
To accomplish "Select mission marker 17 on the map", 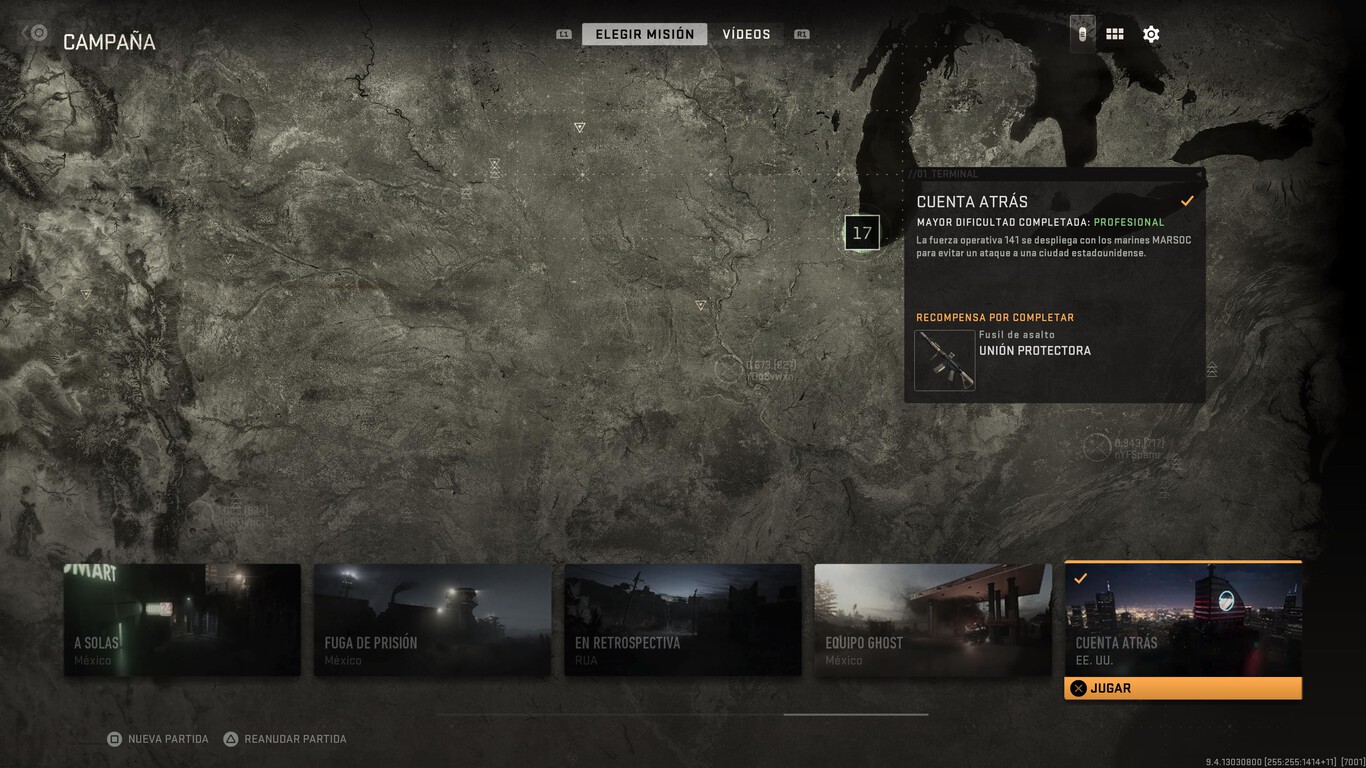I will [861, 232].
